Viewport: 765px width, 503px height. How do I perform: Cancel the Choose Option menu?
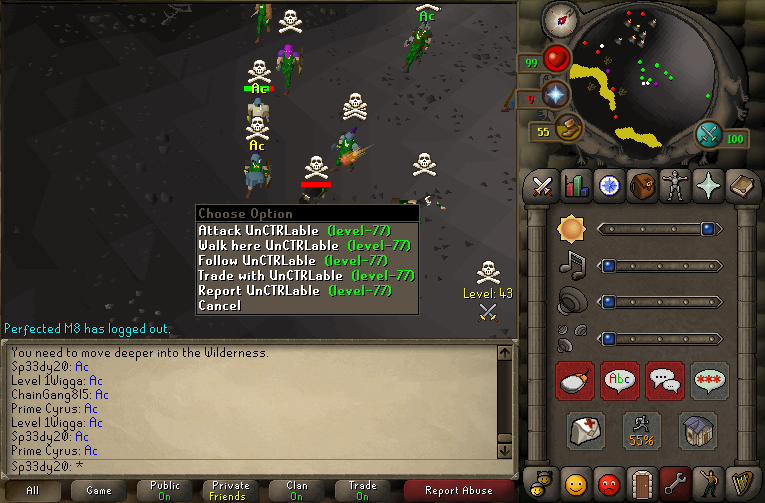point(220,305)
